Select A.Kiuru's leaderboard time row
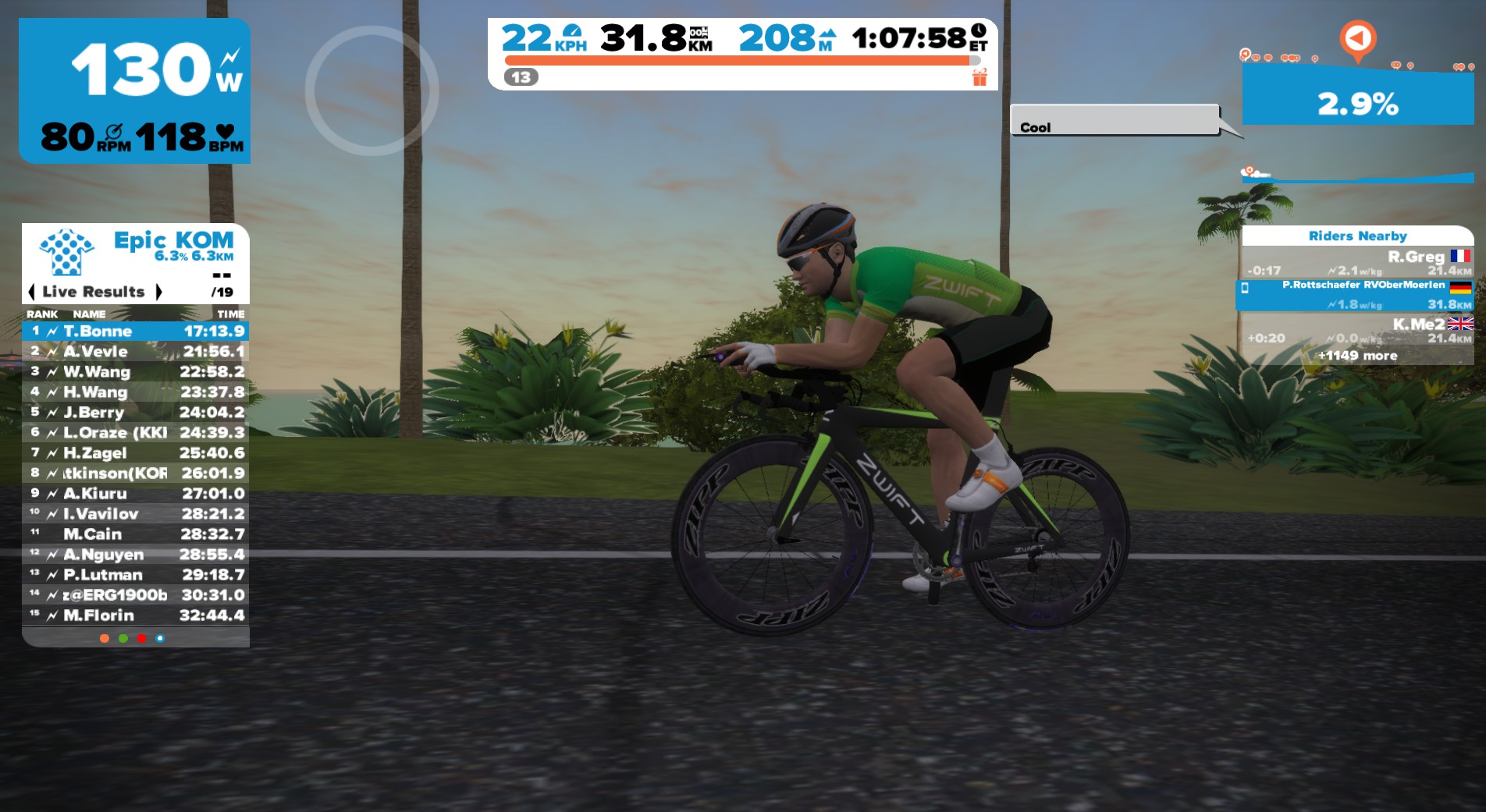Screen dimensions: 1486x812 tap(135, 493)
